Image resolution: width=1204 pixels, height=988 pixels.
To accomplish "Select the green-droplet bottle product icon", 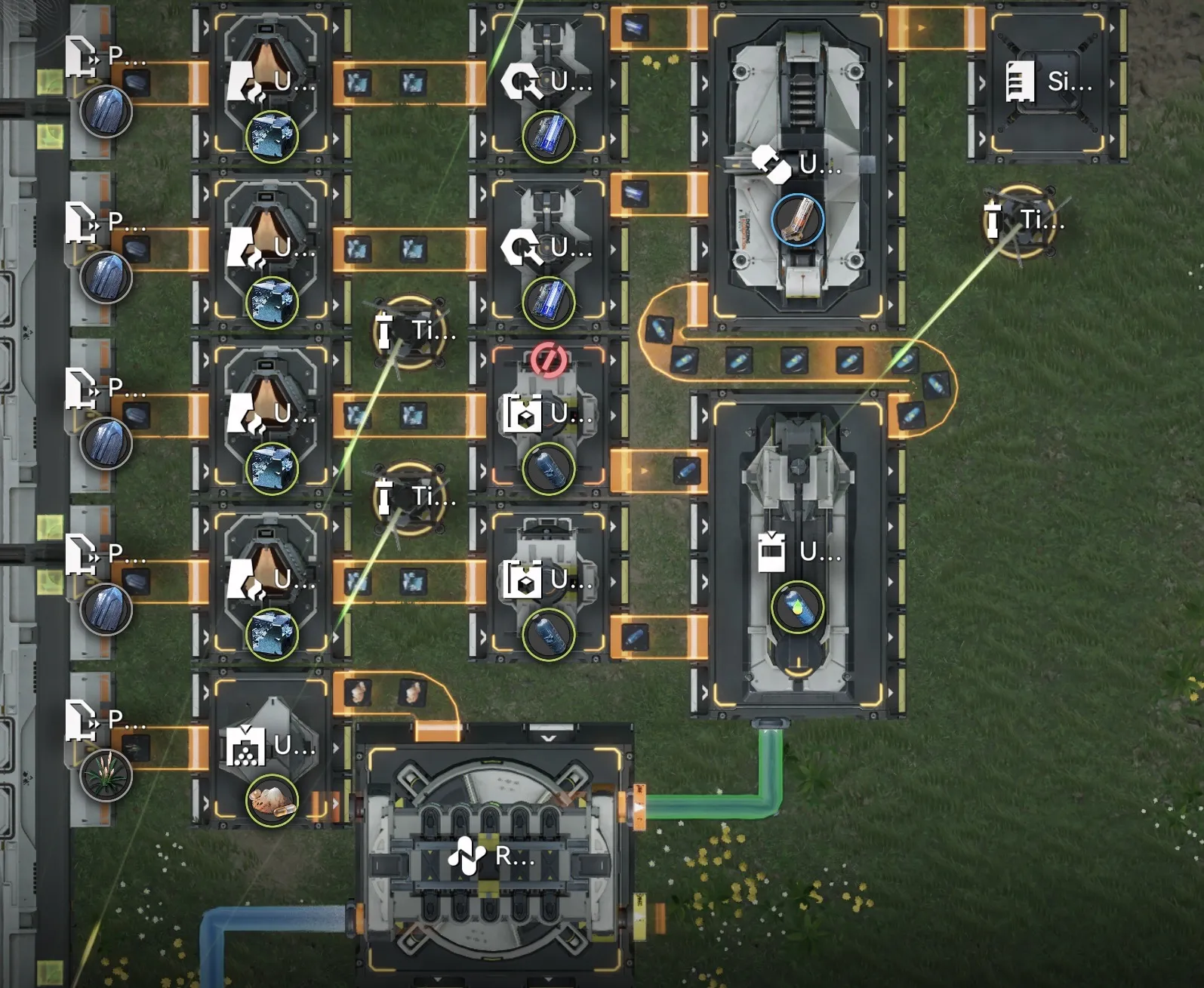I will (797, 608).
